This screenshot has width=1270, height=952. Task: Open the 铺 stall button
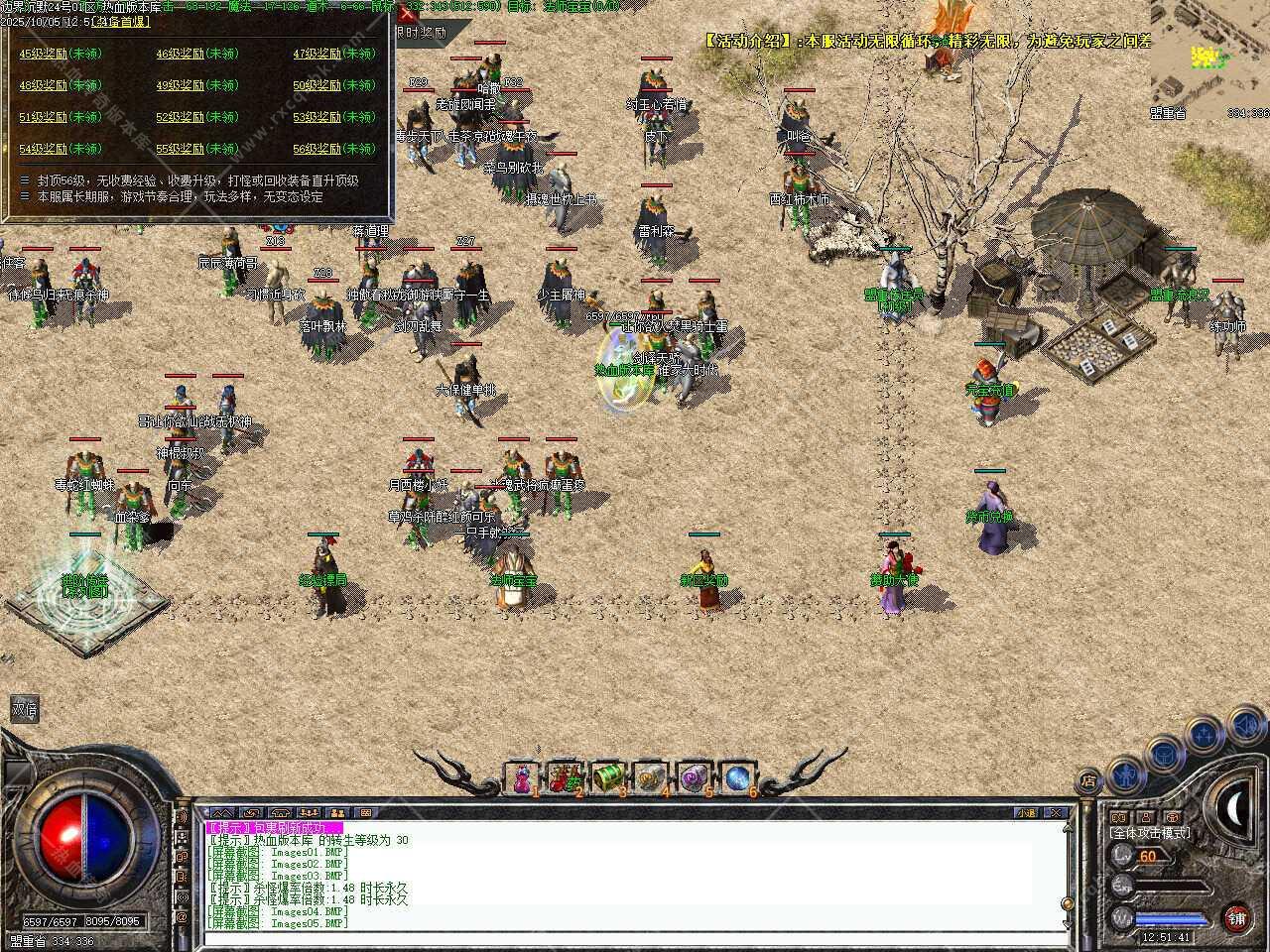click(1236, 918)
